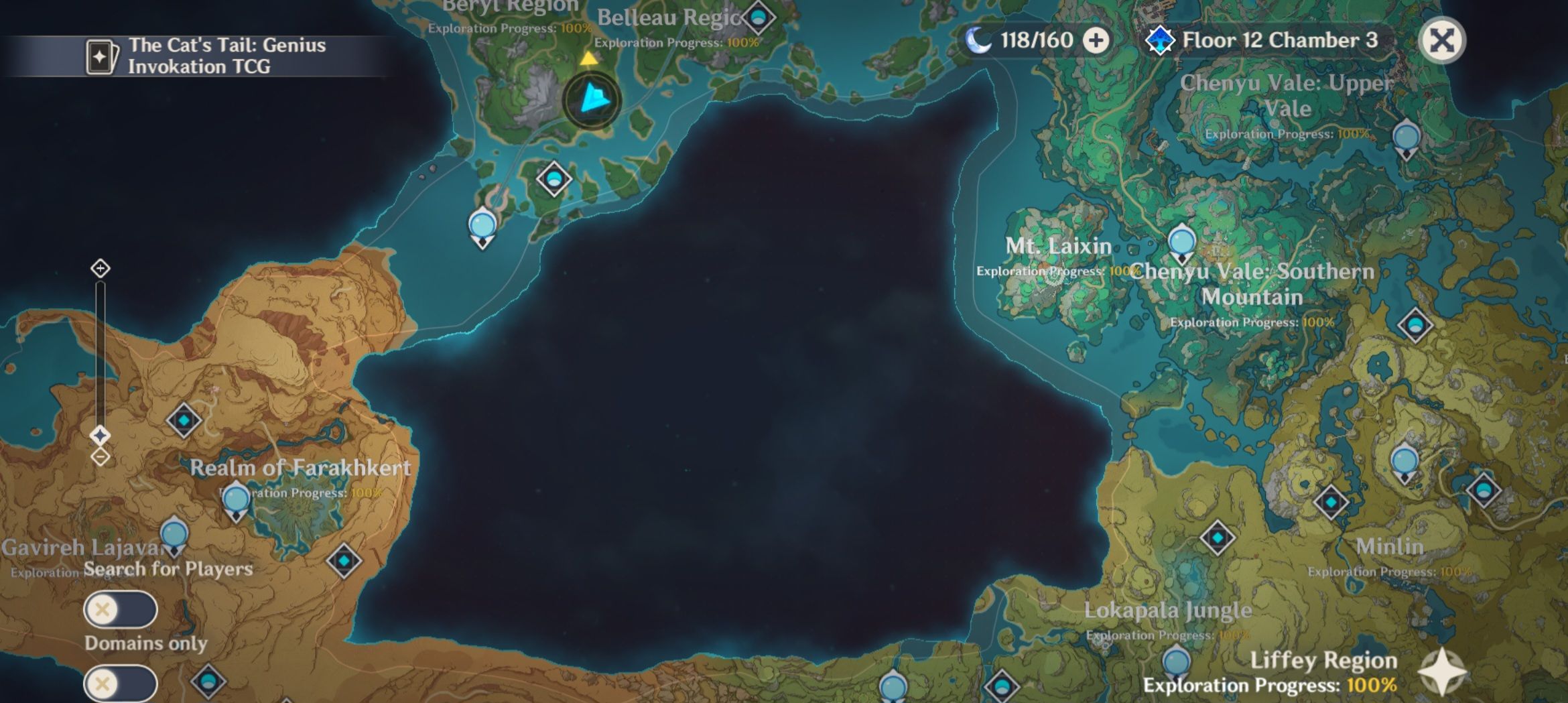Close the map with the X button

(1443, 41)
